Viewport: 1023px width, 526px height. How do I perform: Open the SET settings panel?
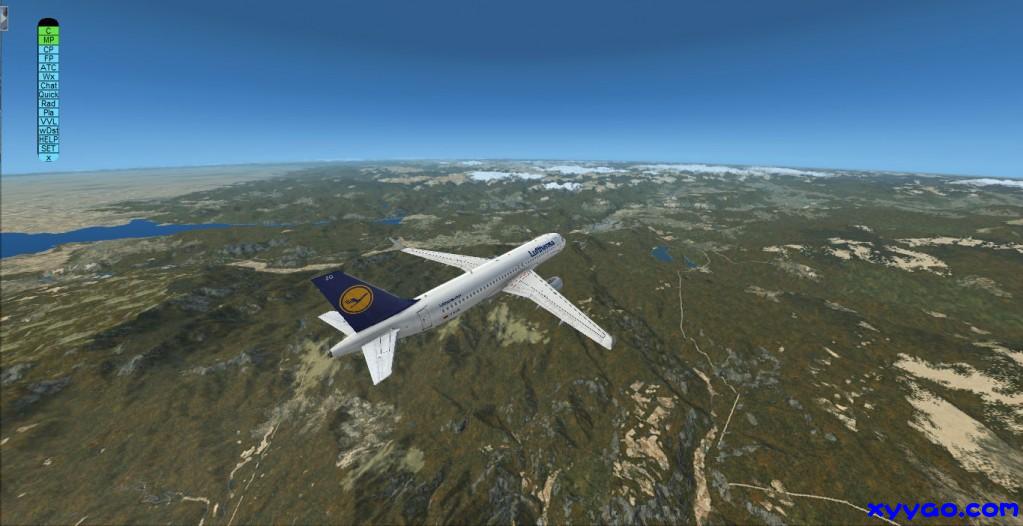48,148
